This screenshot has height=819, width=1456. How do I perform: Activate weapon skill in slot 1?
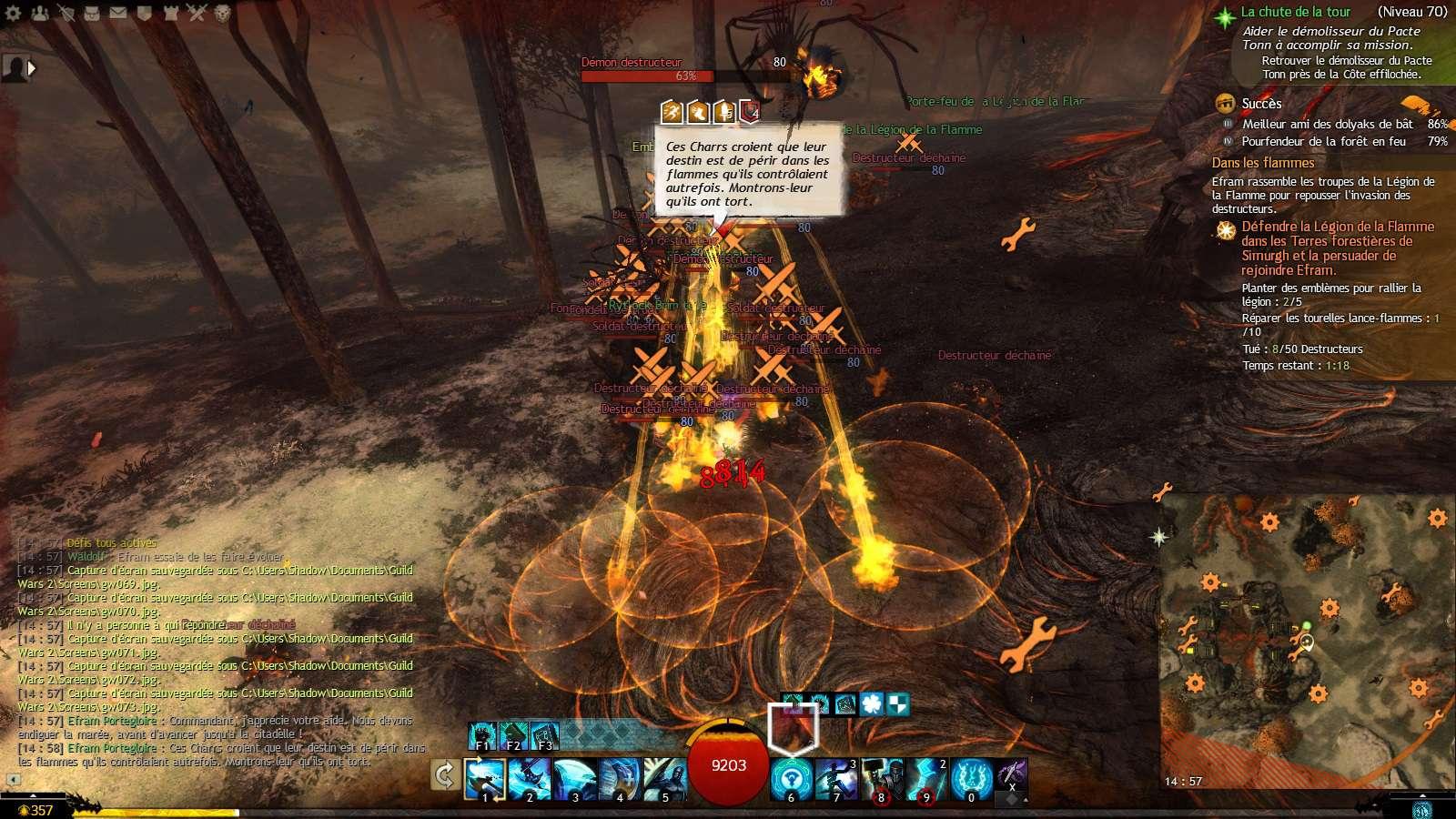tap(484, 779)
